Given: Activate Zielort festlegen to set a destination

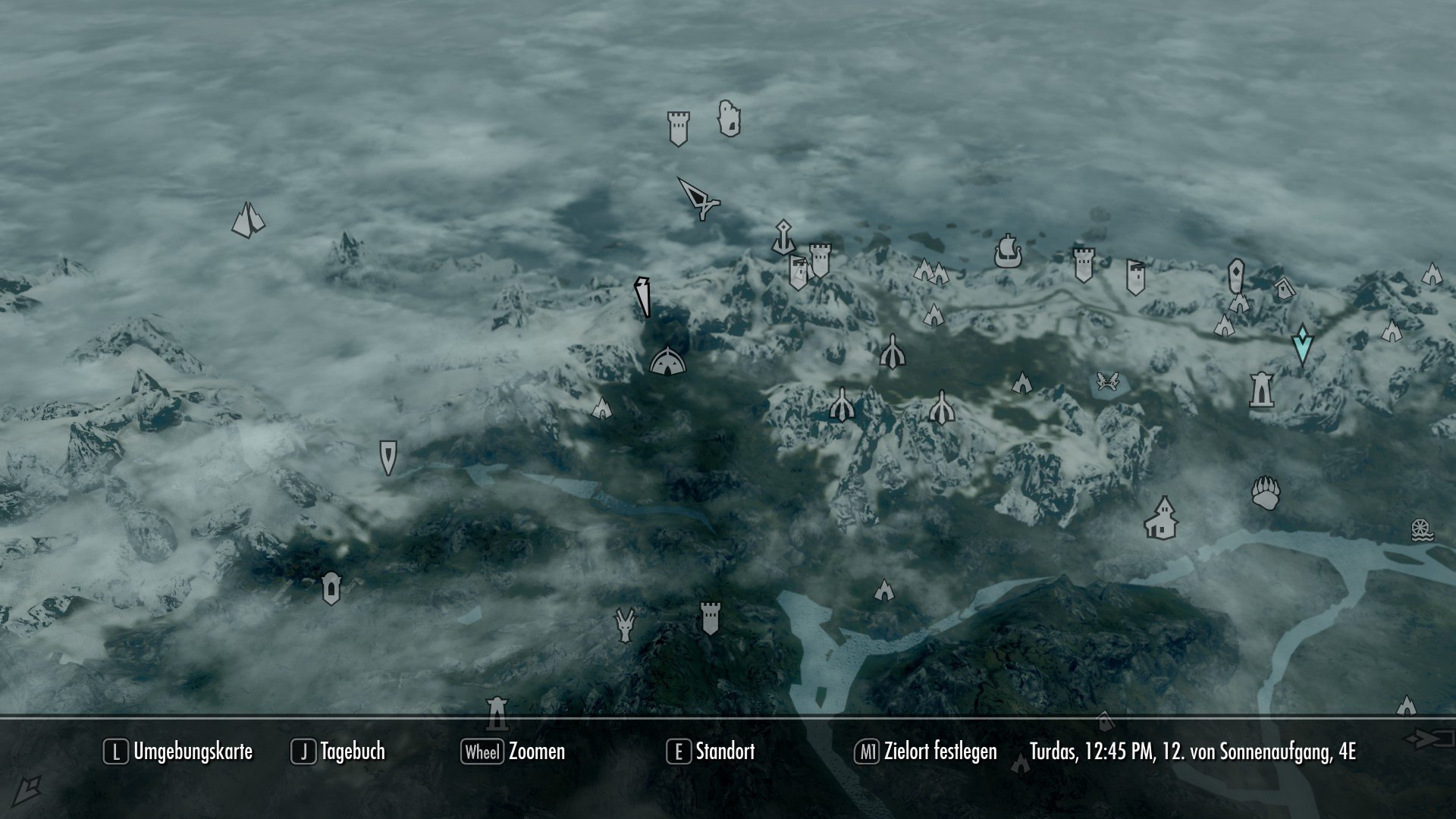Looking at the screenshot, I should (x=940, y=752).
